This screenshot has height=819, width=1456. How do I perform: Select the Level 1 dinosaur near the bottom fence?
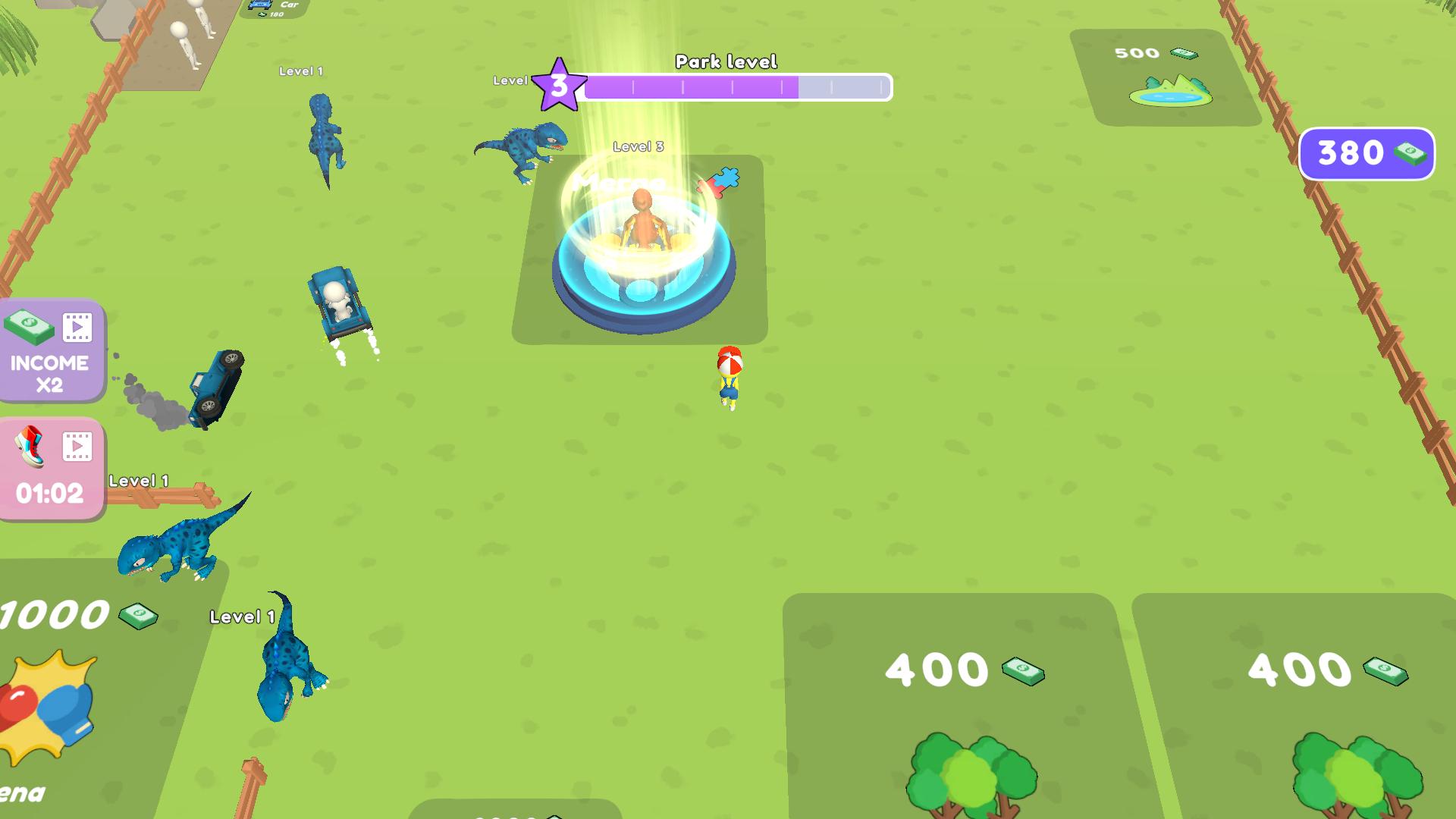pos(174,546)
